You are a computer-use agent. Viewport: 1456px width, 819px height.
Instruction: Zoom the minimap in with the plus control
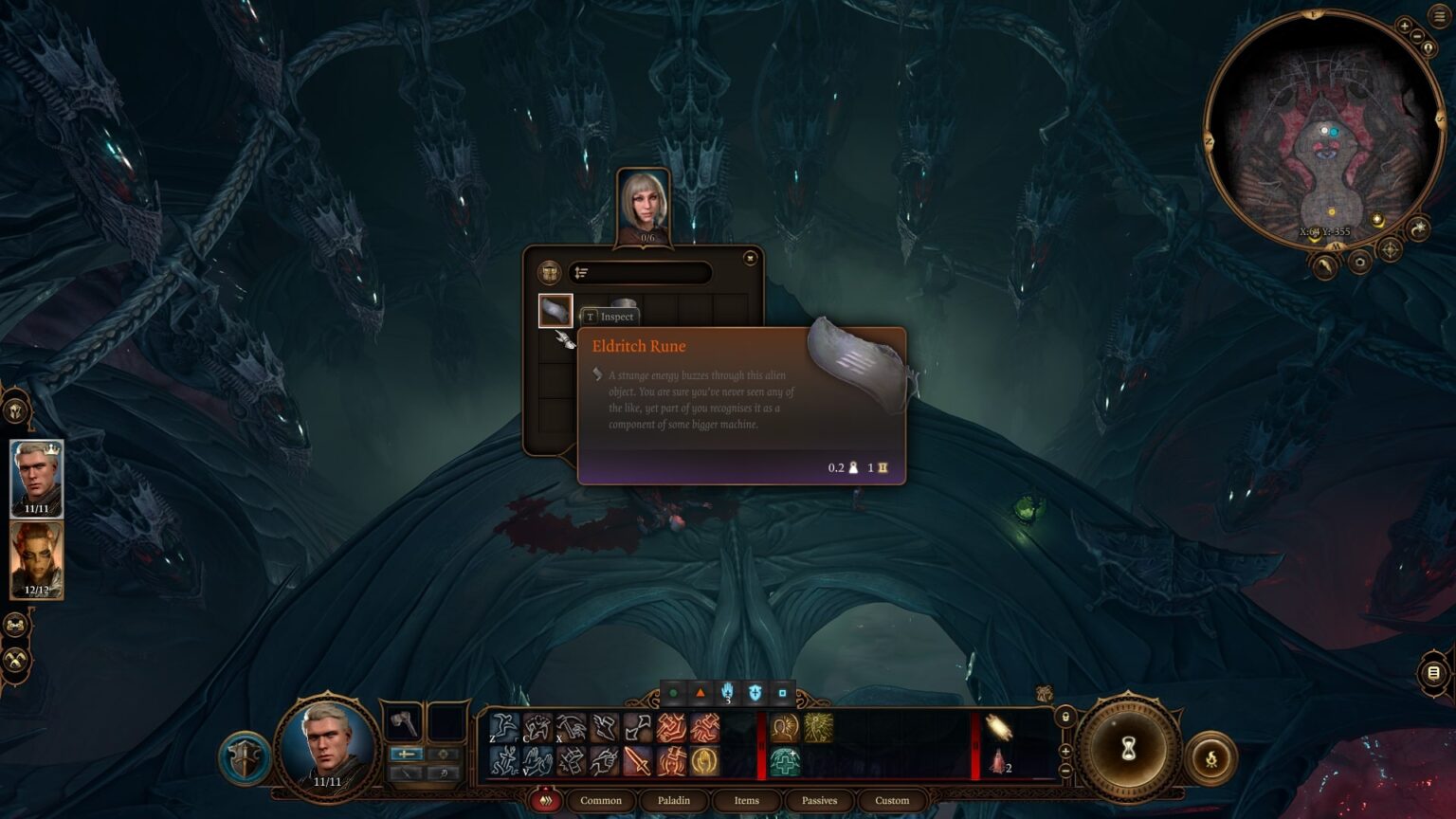1405,26
